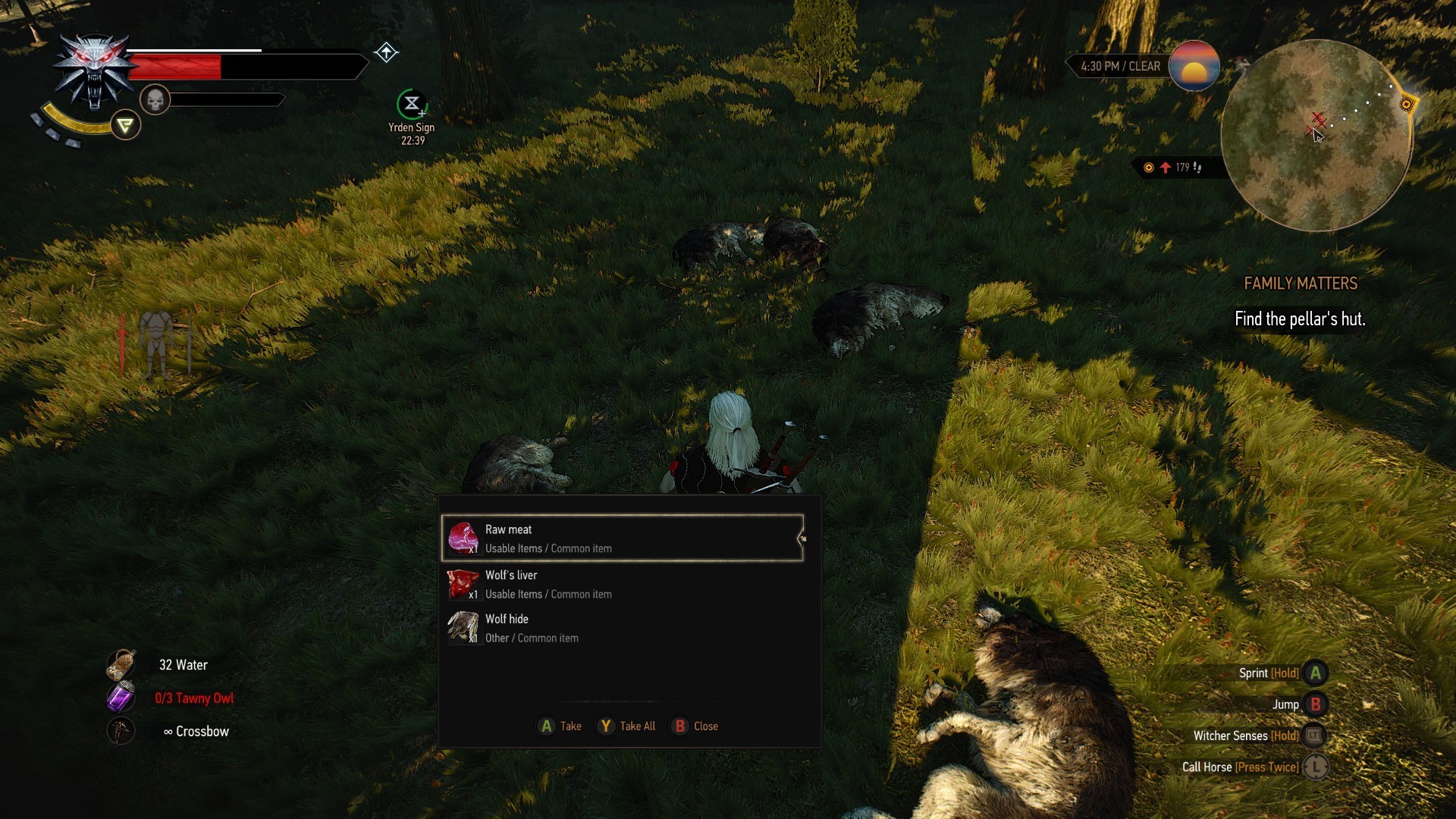Image resolution: width=1456 pixels, height=819 pixels.
Task: Select the Crossbow quick slot
Action: click(121, 731)
